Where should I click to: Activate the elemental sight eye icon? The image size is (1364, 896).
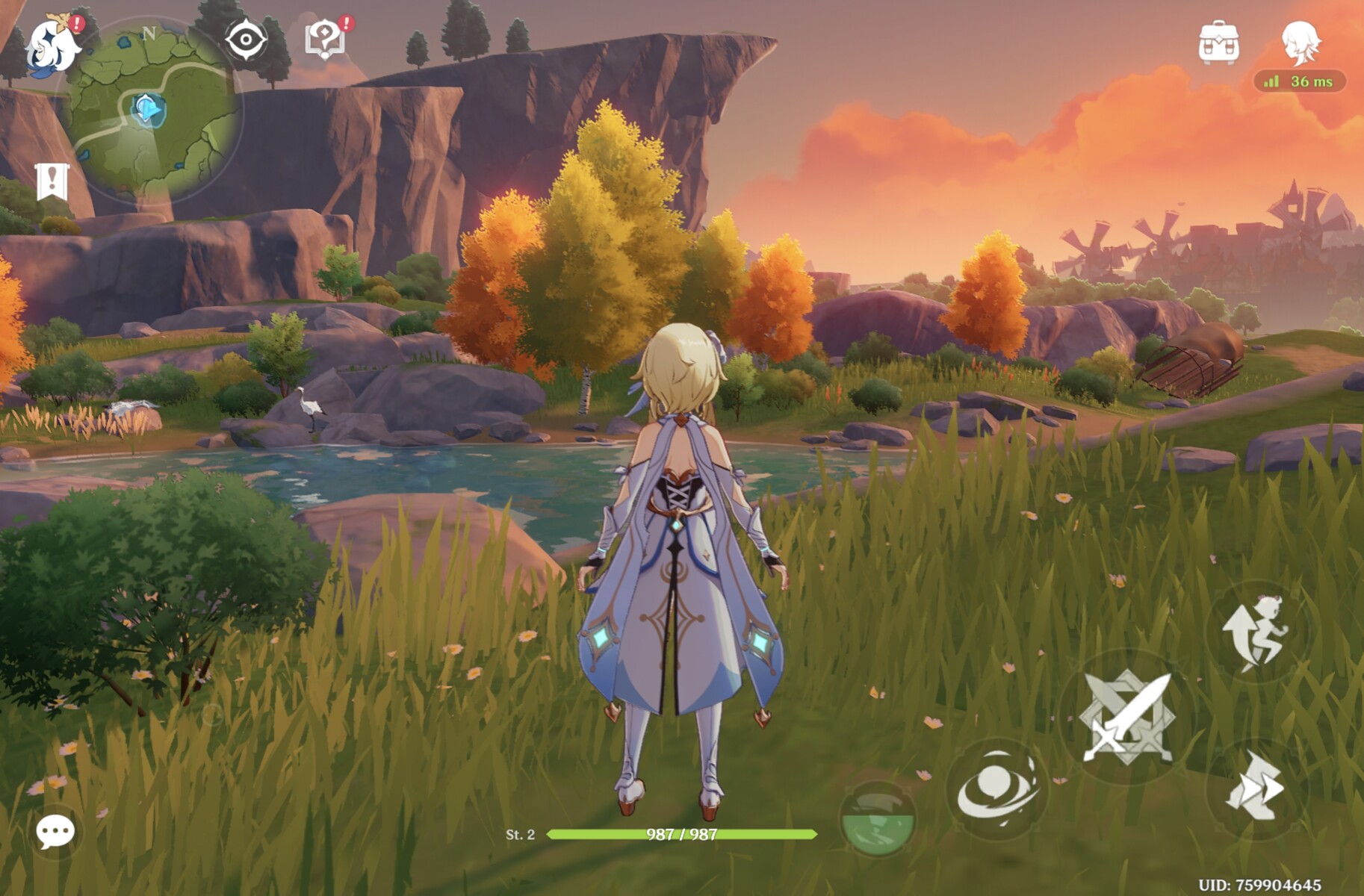(x=247, y=39)
